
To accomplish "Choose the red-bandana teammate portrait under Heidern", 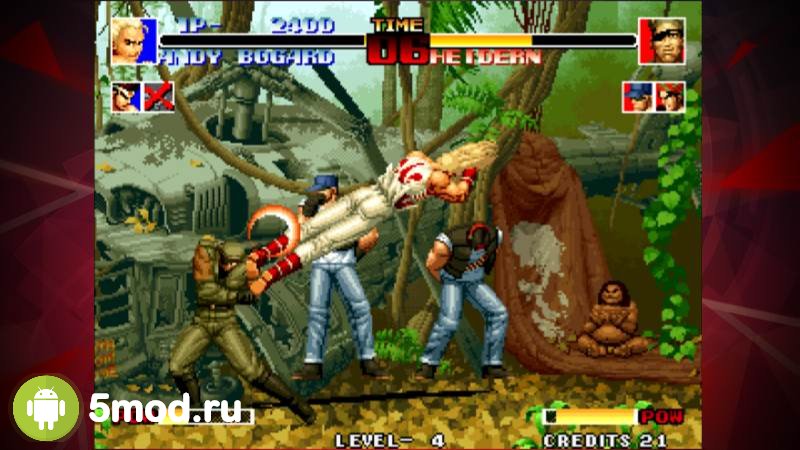I will (x=670, y=96).
